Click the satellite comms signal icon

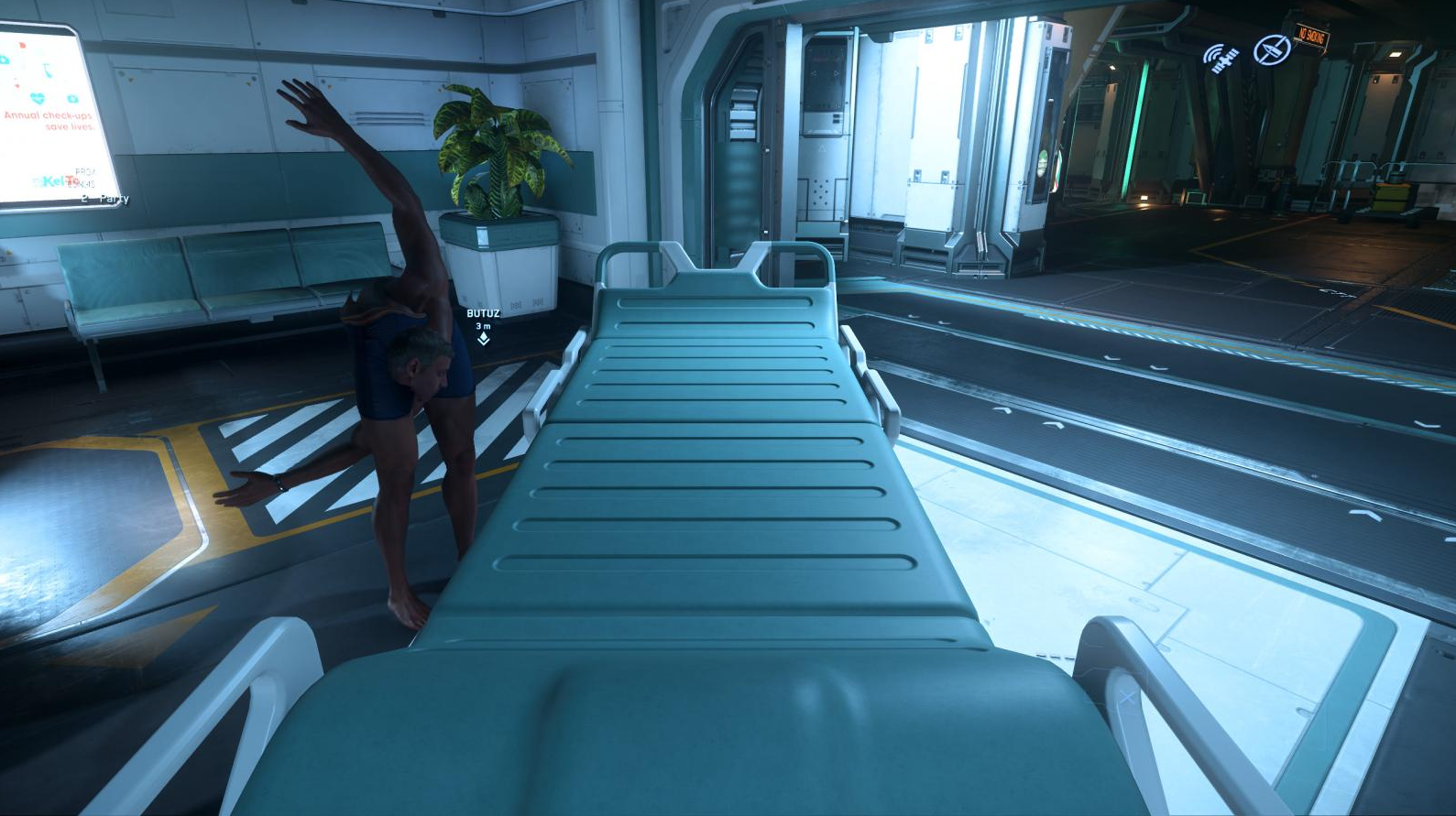point(1221,58)
